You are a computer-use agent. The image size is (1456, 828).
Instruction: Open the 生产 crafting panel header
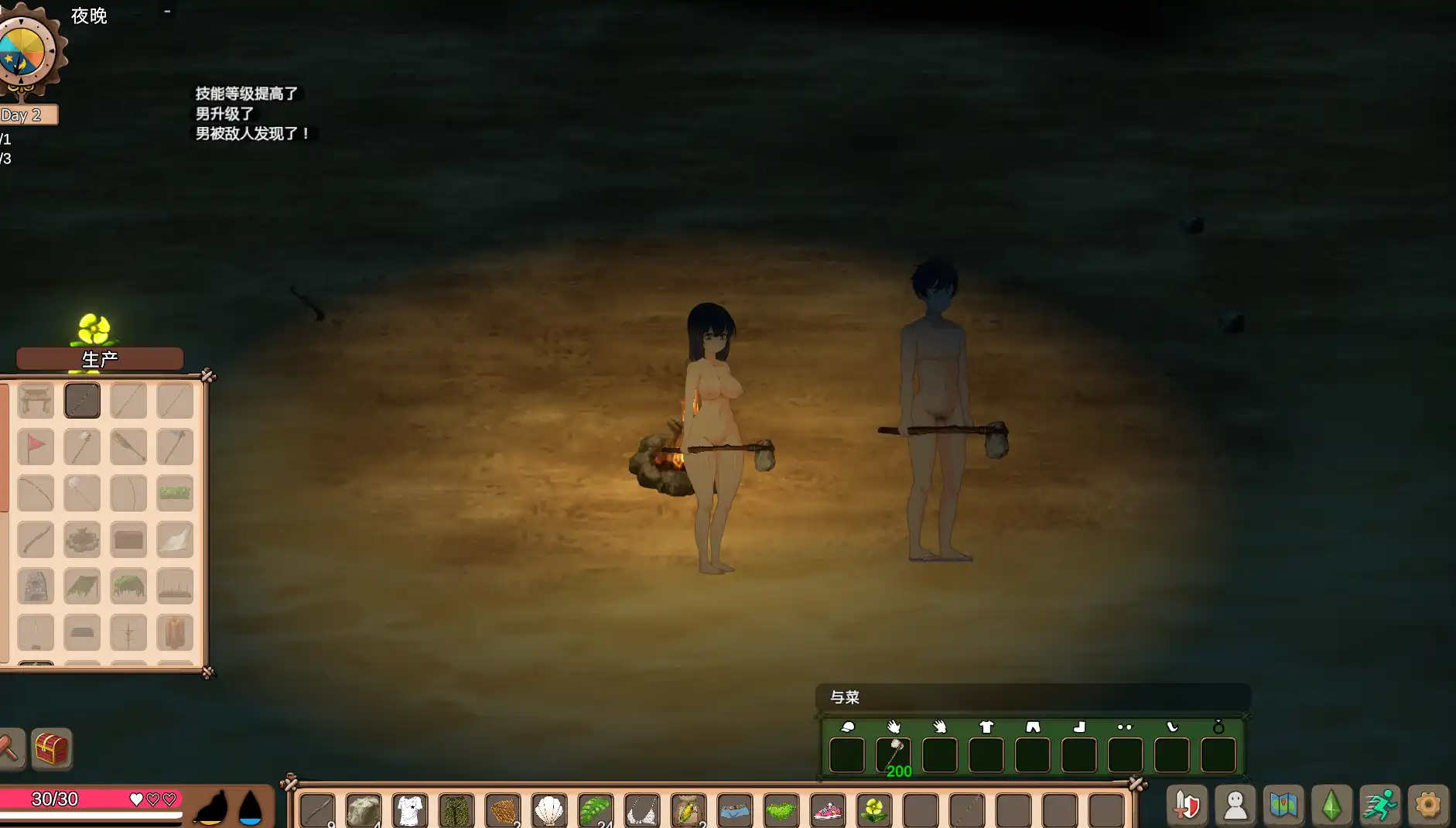[99, 358]
